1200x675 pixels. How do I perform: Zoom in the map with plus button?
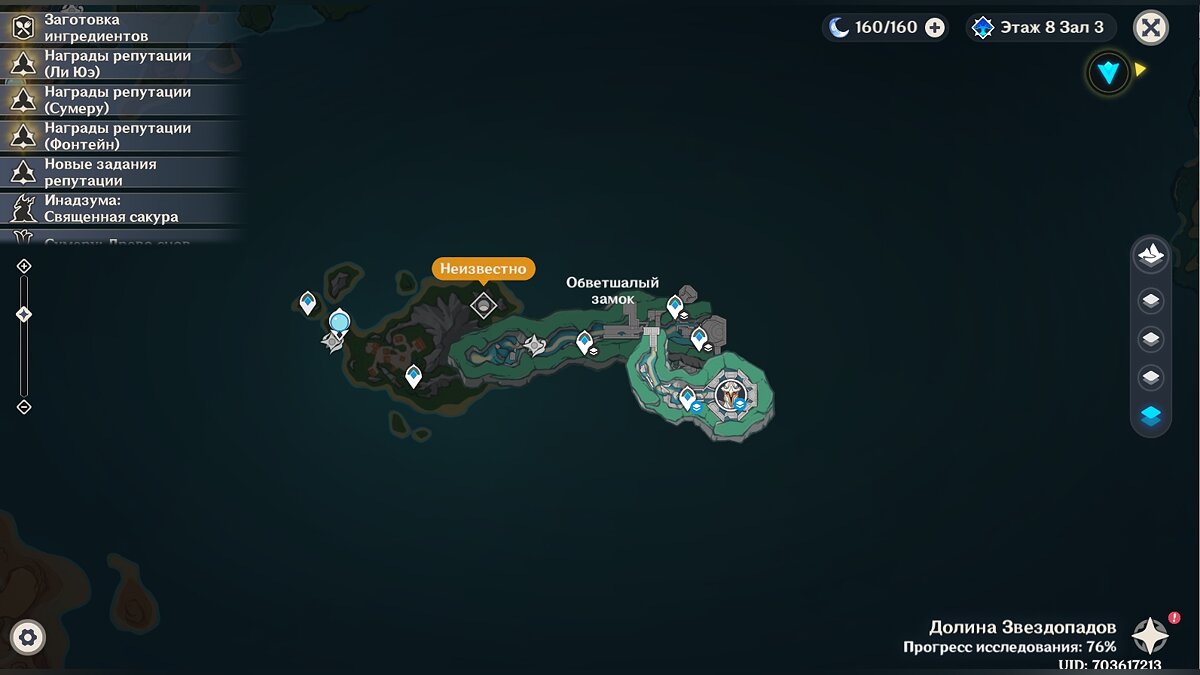[x=24, y=266]
